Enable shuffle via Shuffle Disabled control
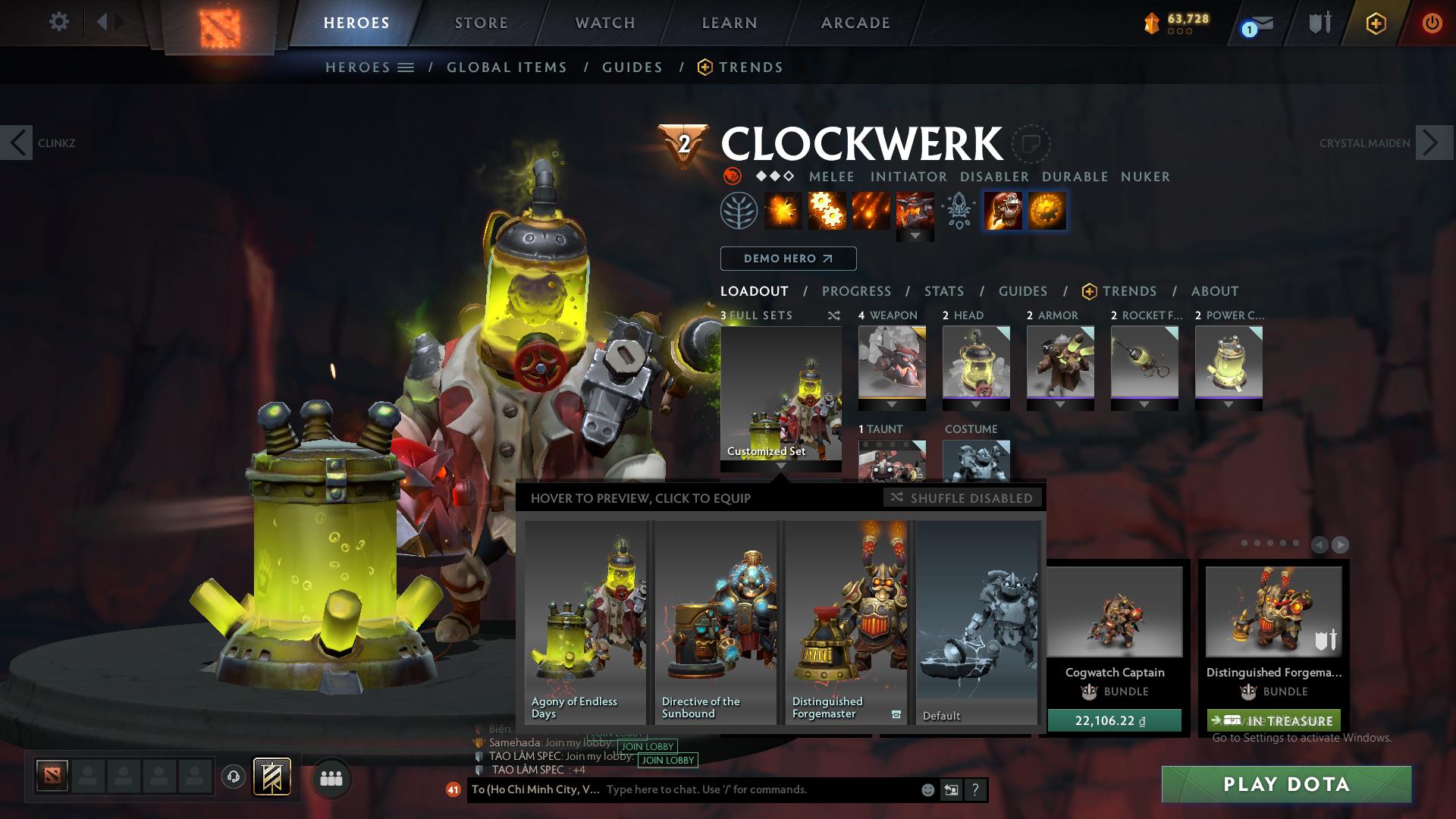The image size is (1456, 819). pyautogui.click(x=962, y=498)
